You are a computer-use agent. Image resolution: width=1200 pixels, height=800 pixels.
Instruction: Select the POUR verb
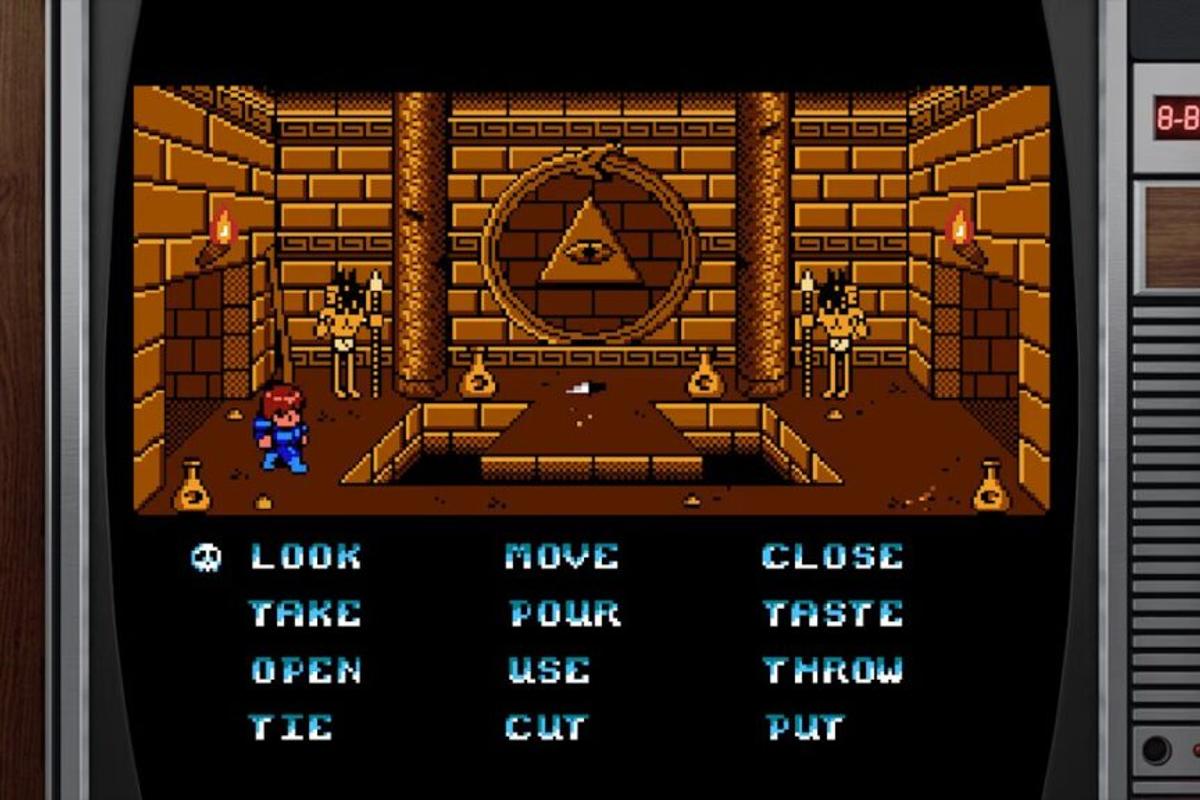pos(564,613)
